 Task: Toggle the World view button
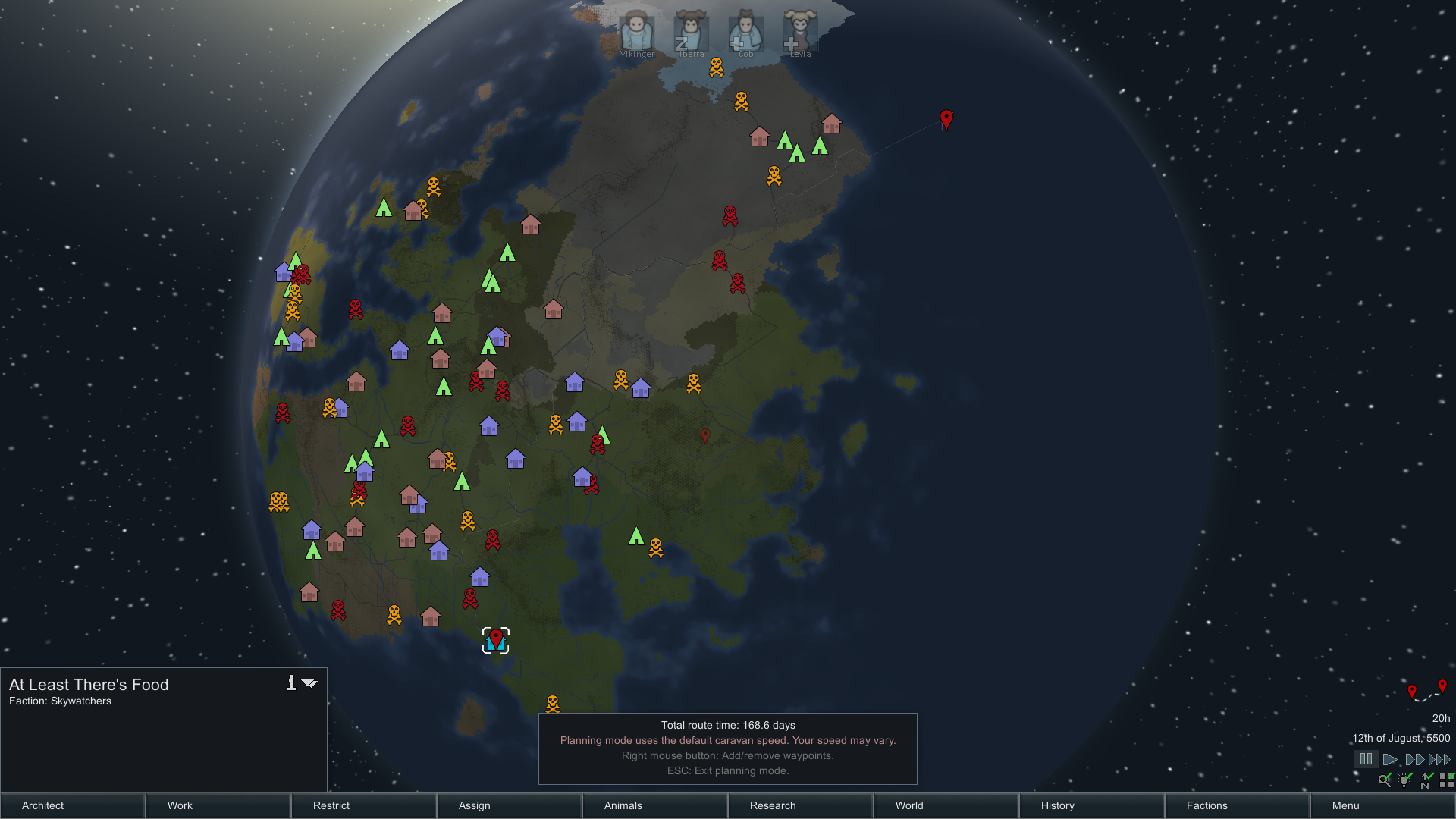point(946,805)
